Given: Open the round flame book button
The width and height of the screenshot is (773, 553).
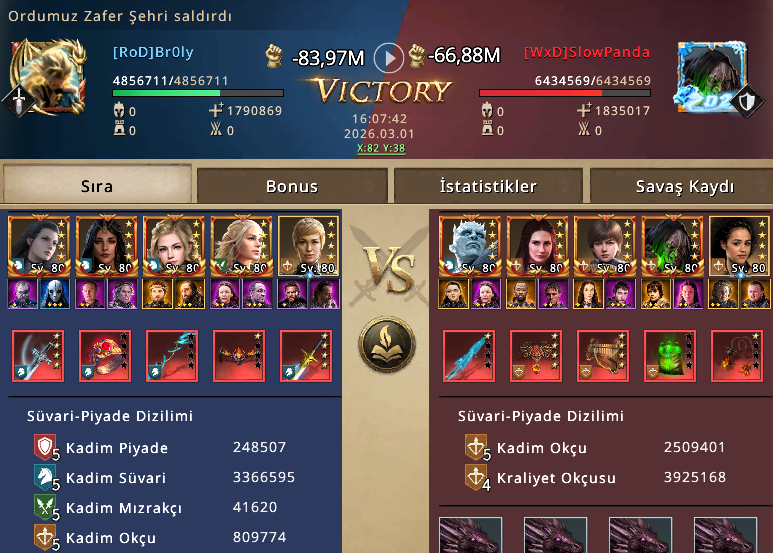Looking at the screenshot, I should [x=387, y=341].
